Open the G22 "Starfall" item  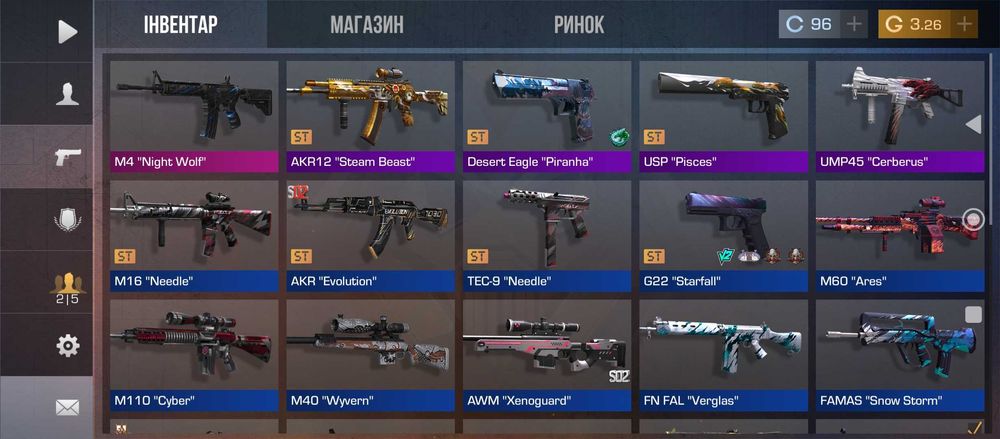pyautogui.click(x=723, y=236)
